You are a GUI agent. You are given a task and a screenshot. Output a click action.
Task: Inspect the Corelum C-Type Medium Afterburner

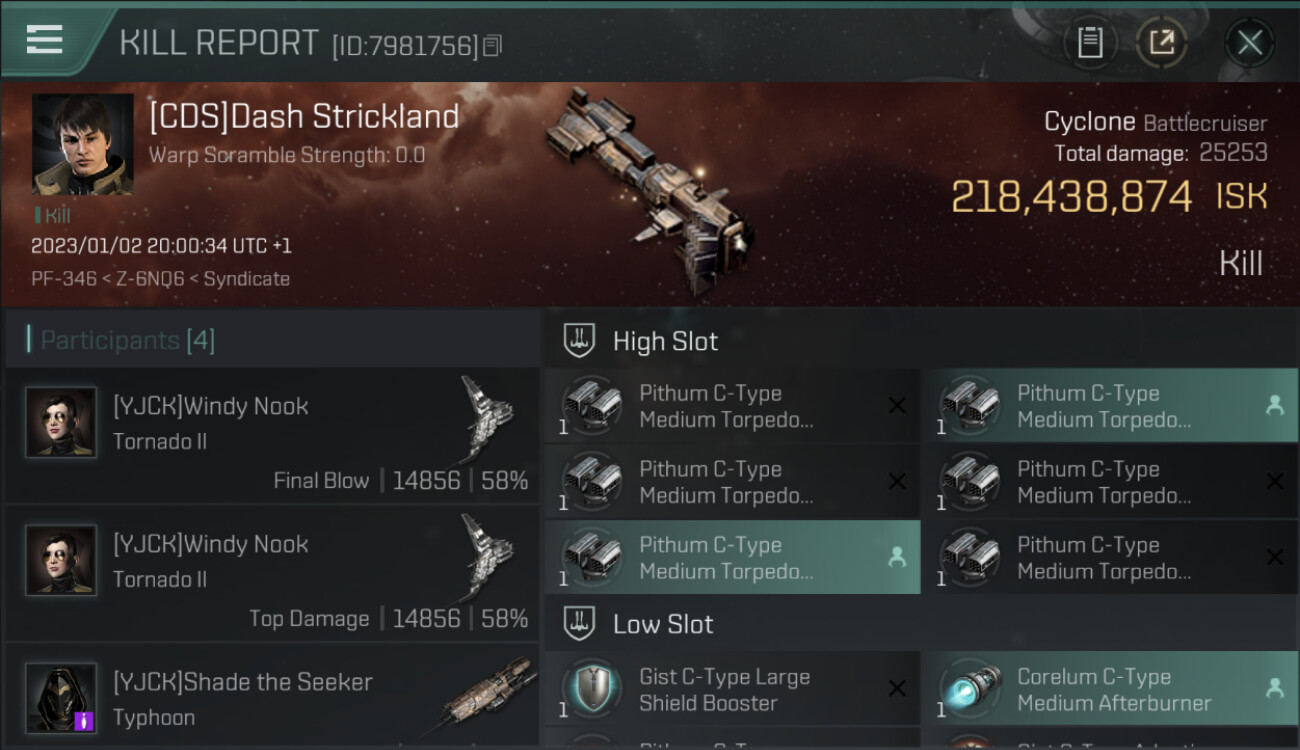point(1108,690)
